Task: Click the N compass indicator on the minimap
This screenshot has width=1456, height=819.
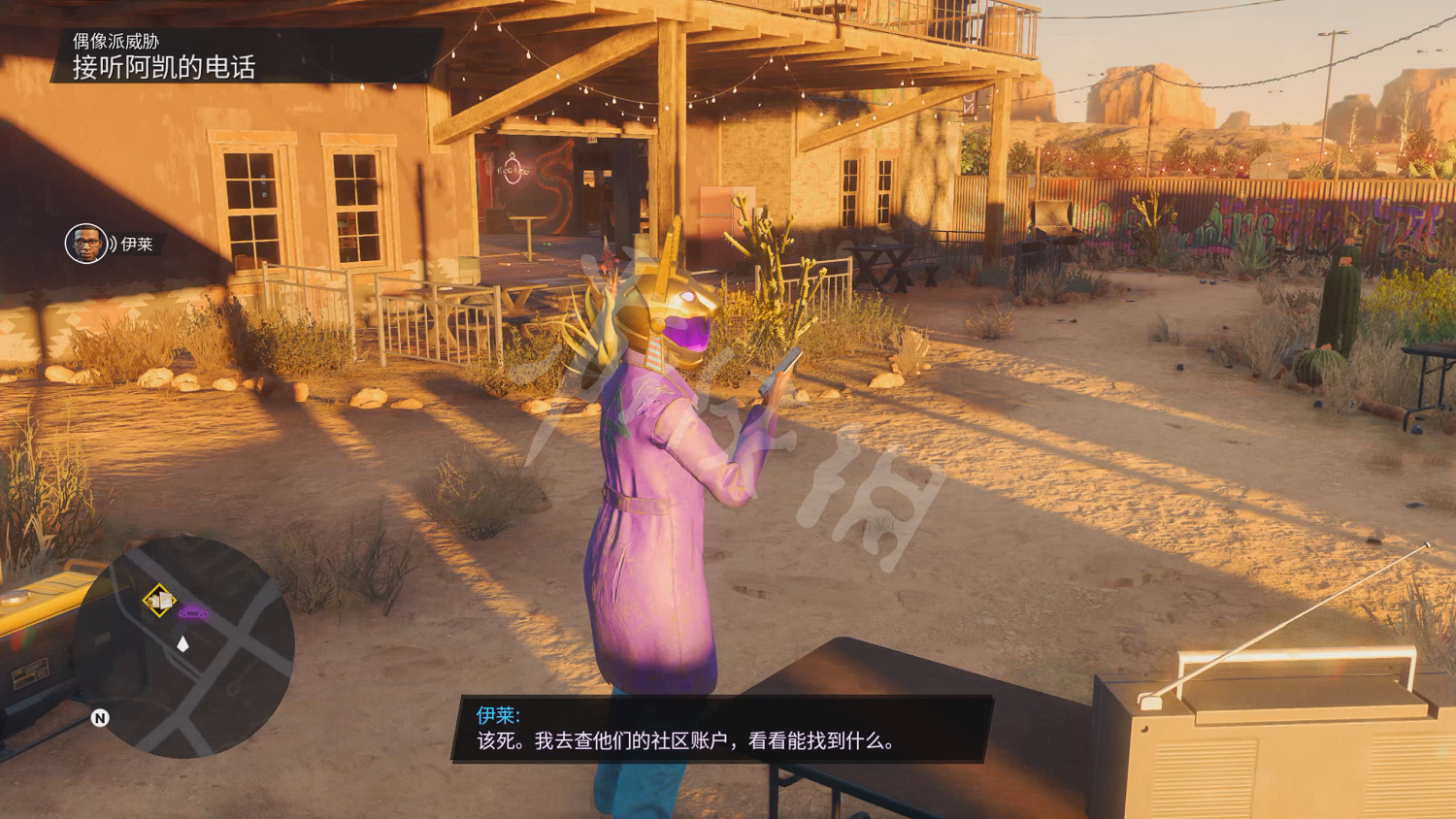Action: pos(101,717)
